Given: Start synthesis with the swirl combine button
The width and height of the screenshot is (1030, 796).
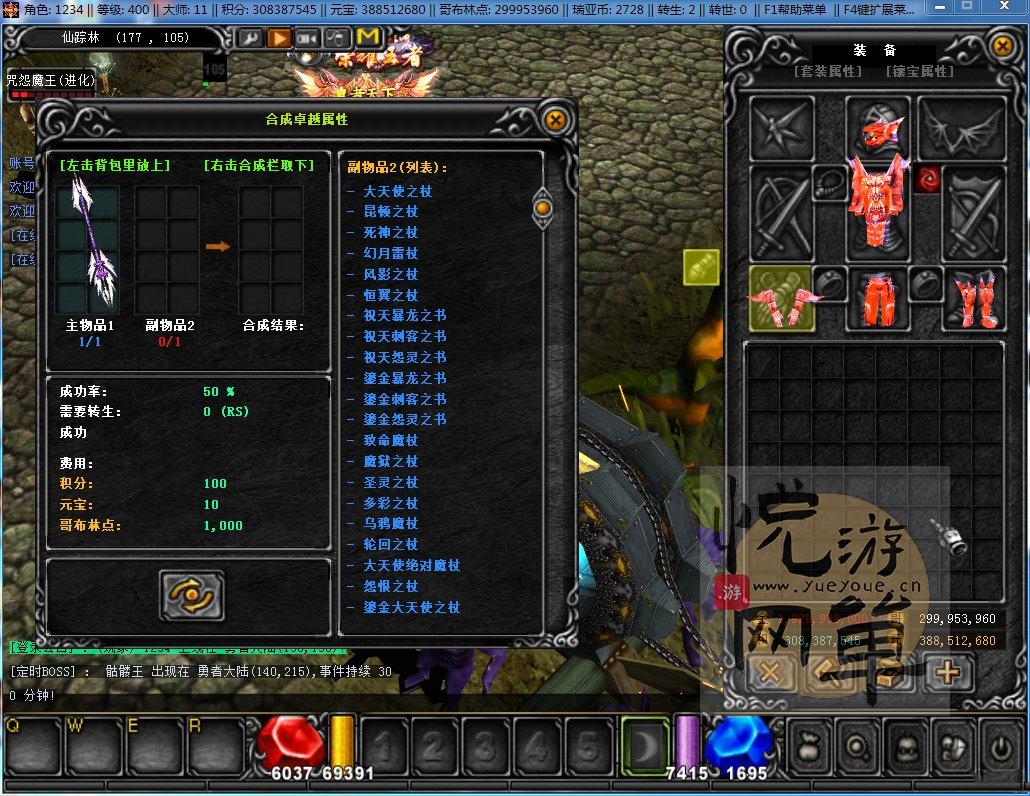Looking at the screenshot, I should [x=191, y=596].
